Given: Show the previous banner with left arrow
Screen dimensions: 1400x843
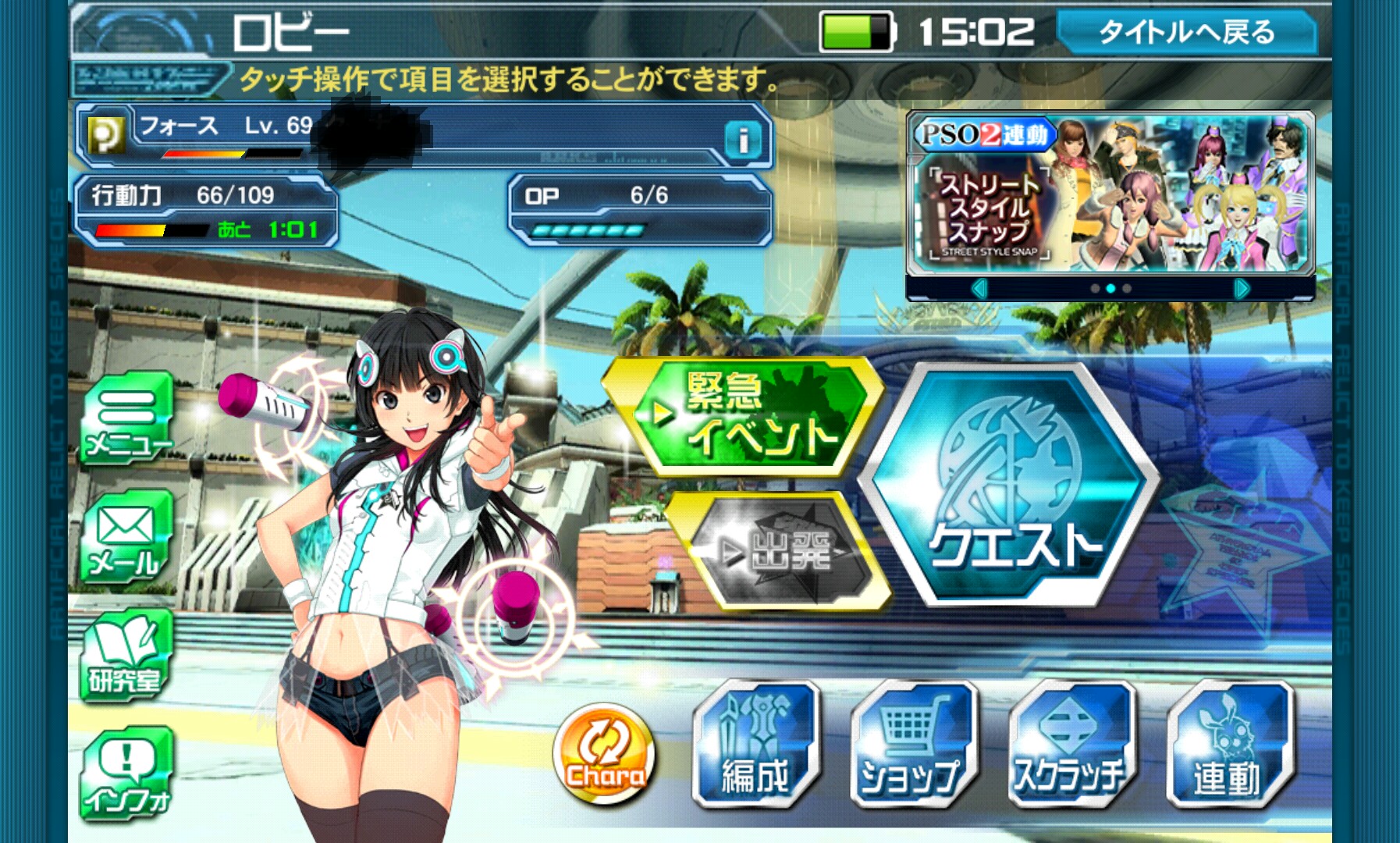Looking at the screenshot, I should (x=980, y=289).
